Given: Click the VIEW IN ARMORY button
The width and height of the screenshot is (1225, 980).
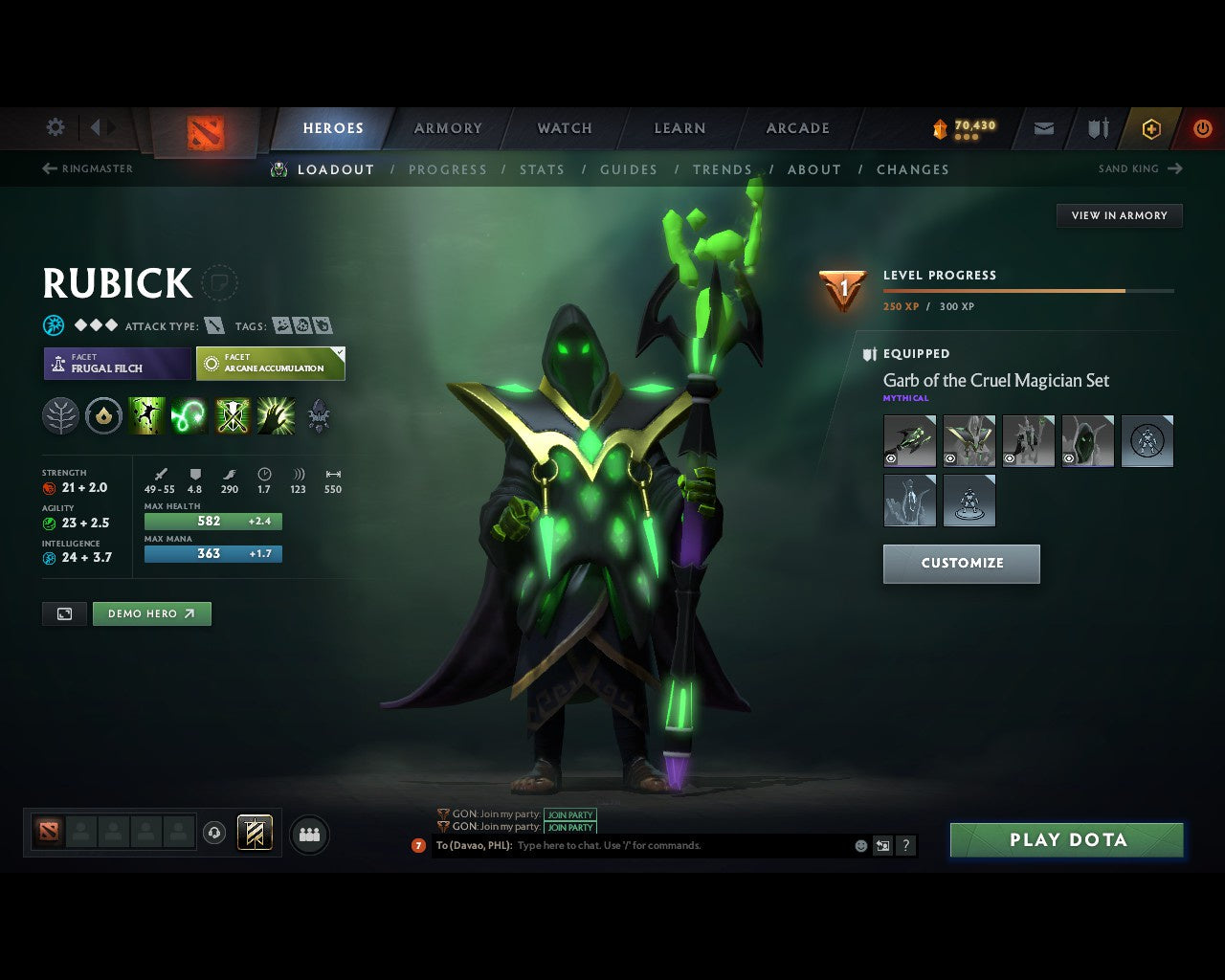Looking at the screenshot, I should pos(1119,215).
